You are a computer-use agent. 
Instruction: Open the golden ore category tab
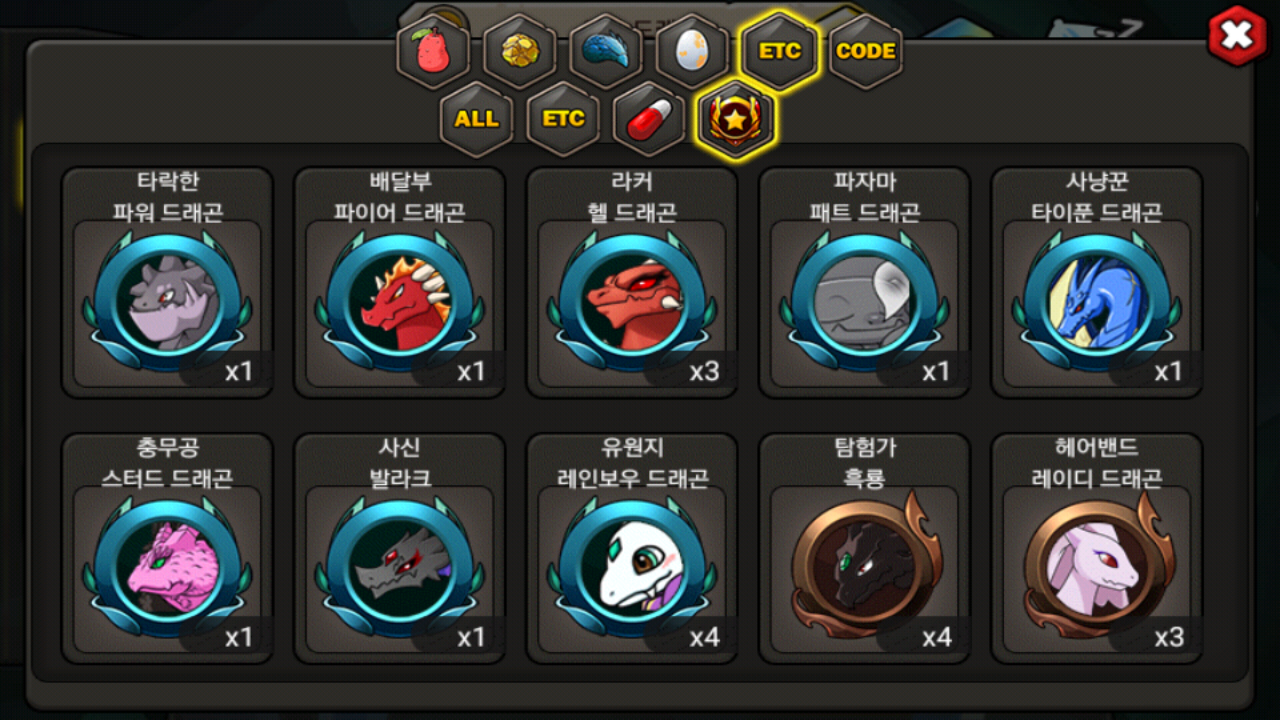pyautogui.click(x=520, y=51)
